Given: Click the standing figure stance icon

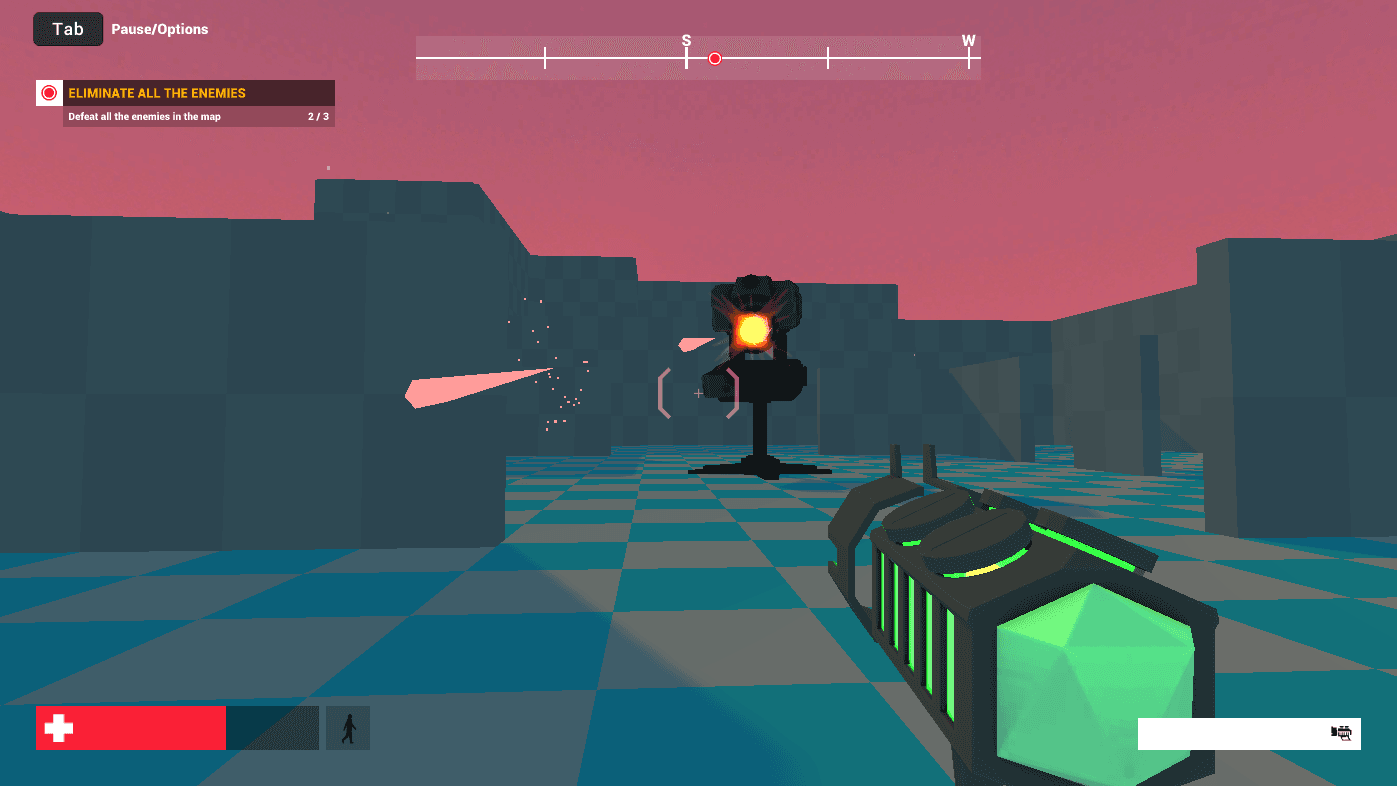Looking at the screenshot, I should coord(348,728).
